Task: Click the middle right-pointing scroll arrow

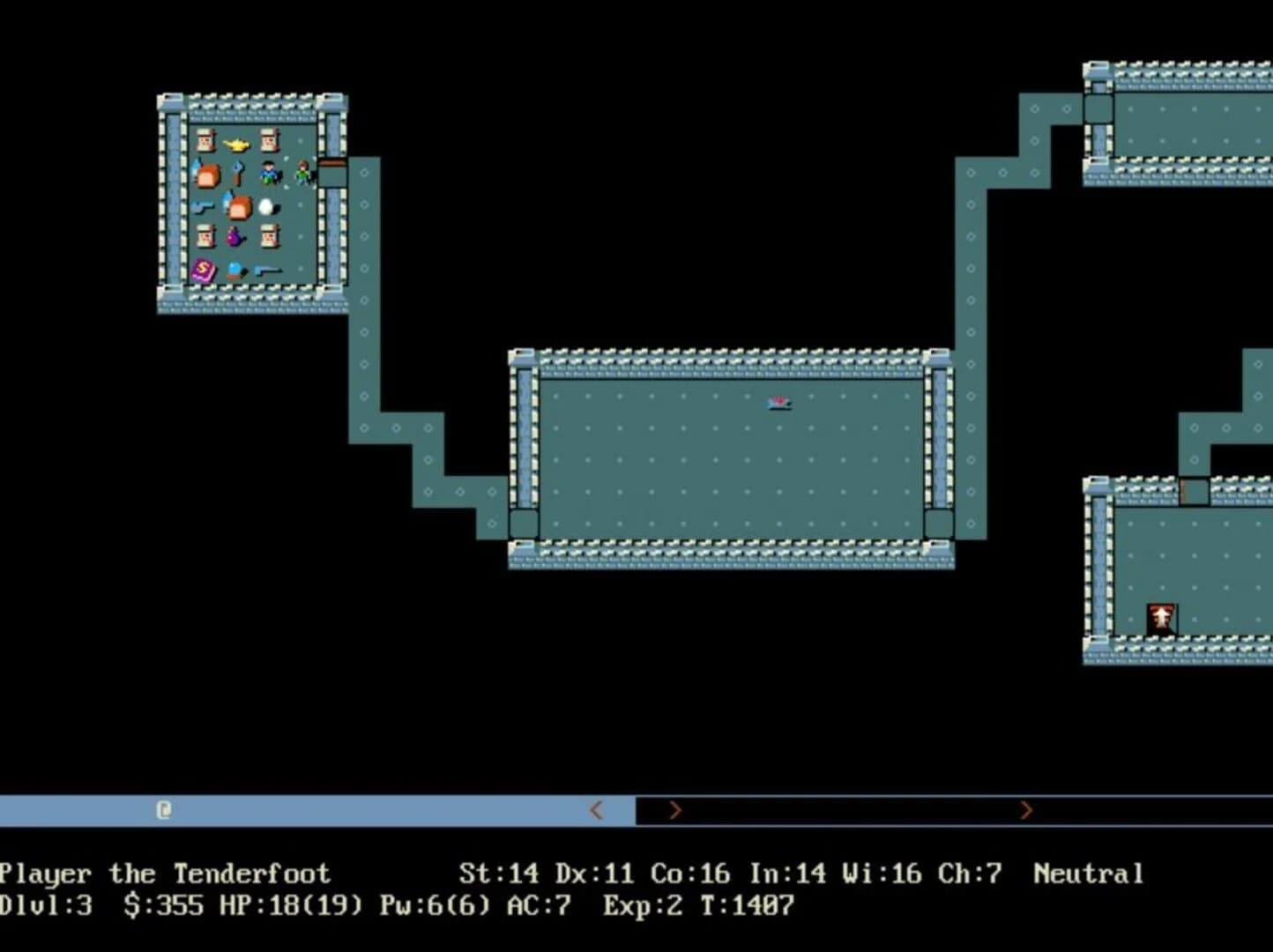Action: coord(674,809)
